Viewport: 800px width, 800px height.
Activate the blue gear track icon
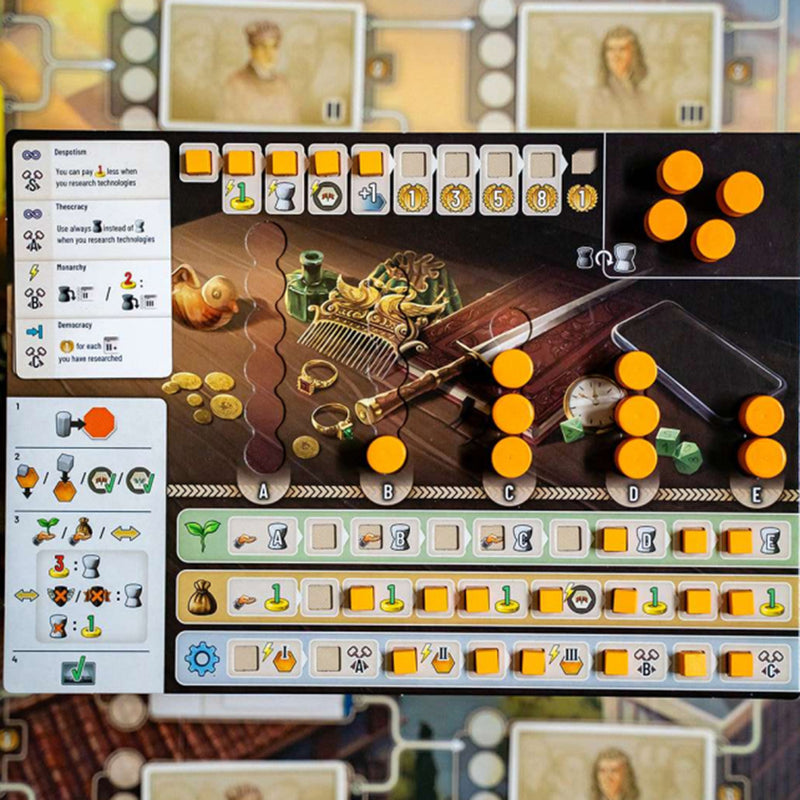click(202, 659)
